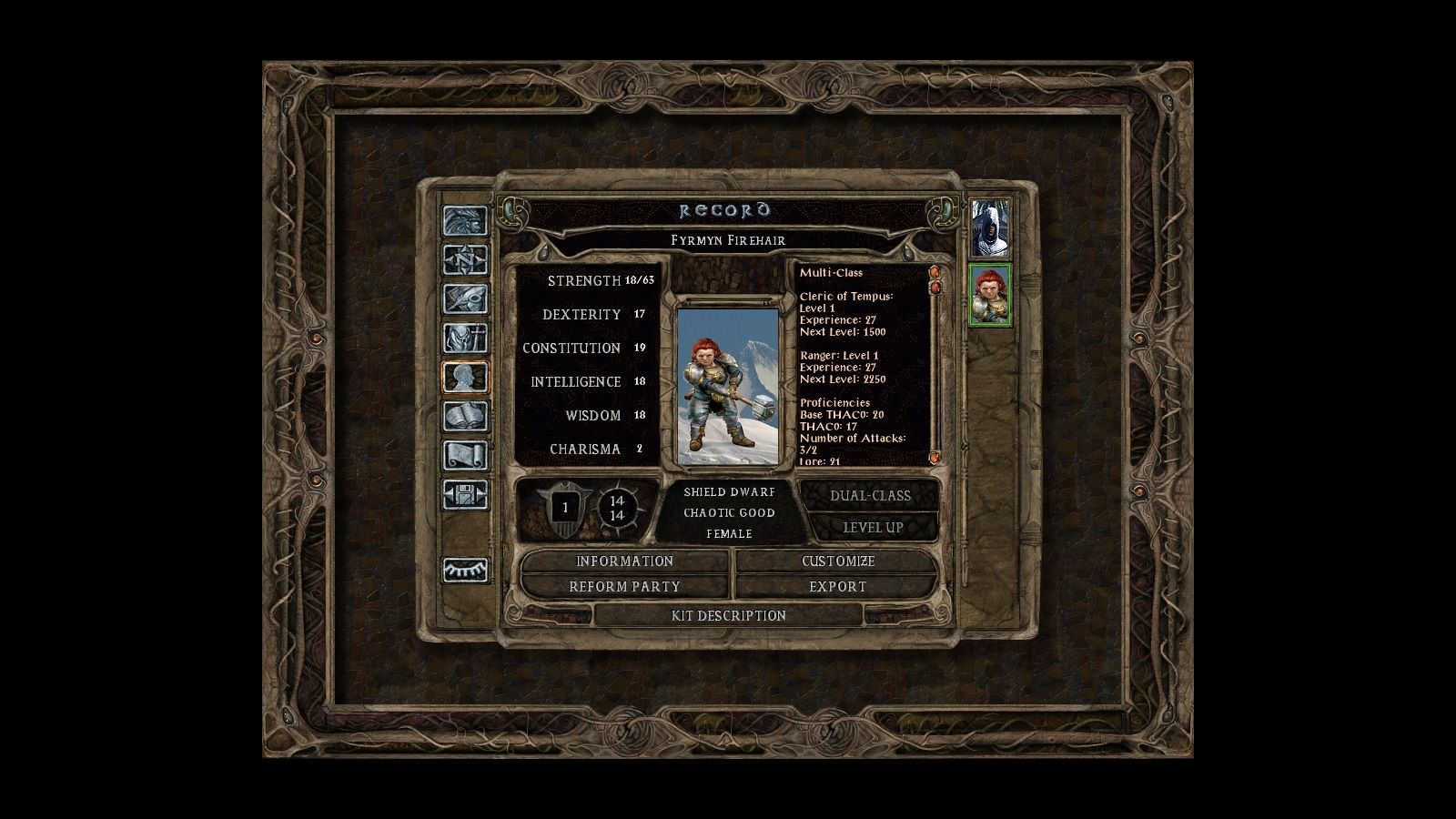The width and height of the screenshot is (1456, 819).
Task: Return to game with the face icon
Action: pyautogui.click(x=465, y=221)
